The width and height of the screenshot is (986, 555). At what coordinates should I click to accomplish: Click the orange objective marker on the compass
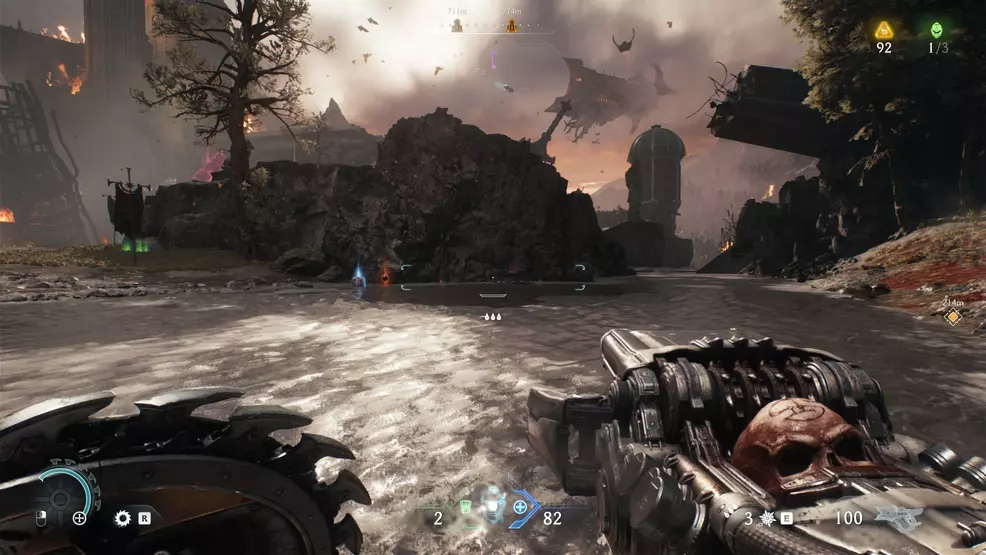(513, 26)
